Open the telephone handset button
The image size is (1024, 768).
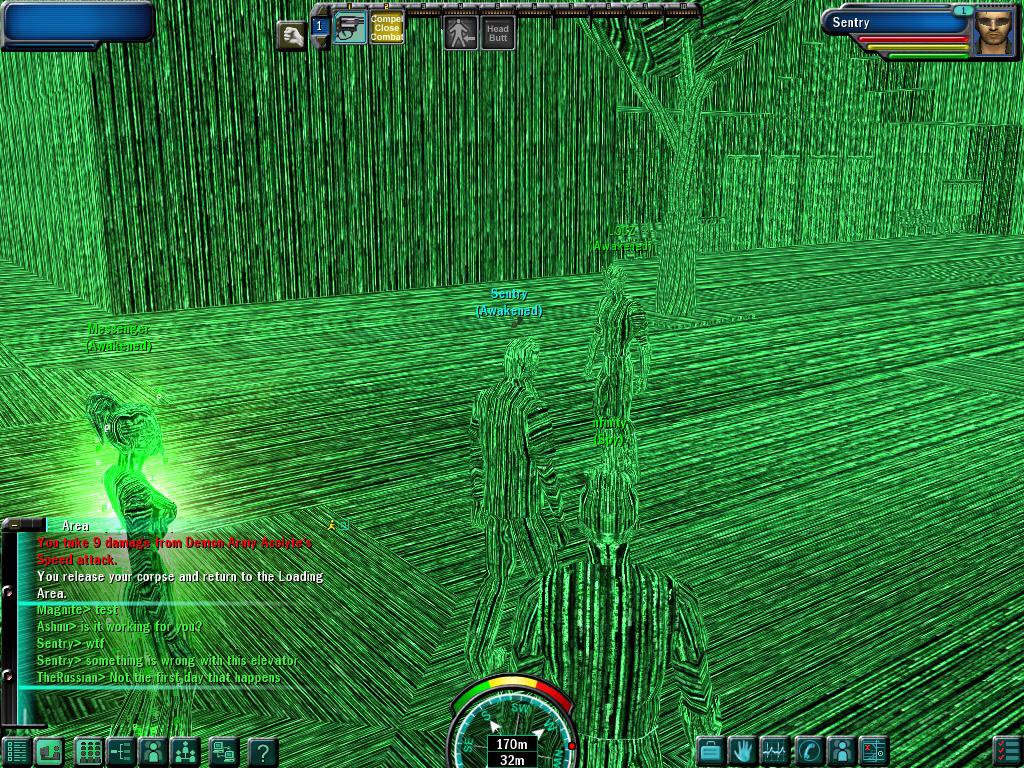tap(808, 750)
